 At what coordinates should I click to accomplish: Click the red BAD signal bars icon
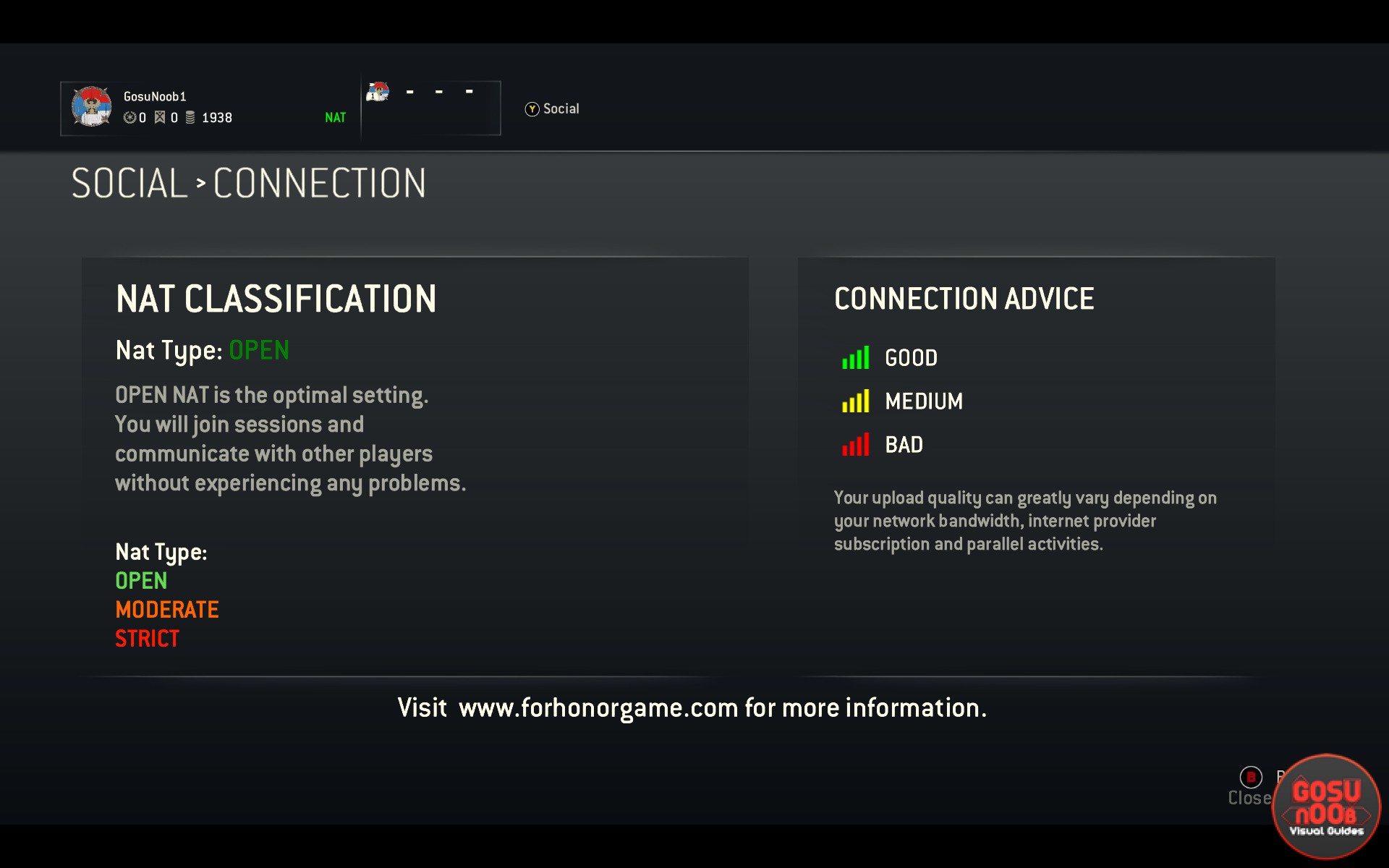pos(855,446)
